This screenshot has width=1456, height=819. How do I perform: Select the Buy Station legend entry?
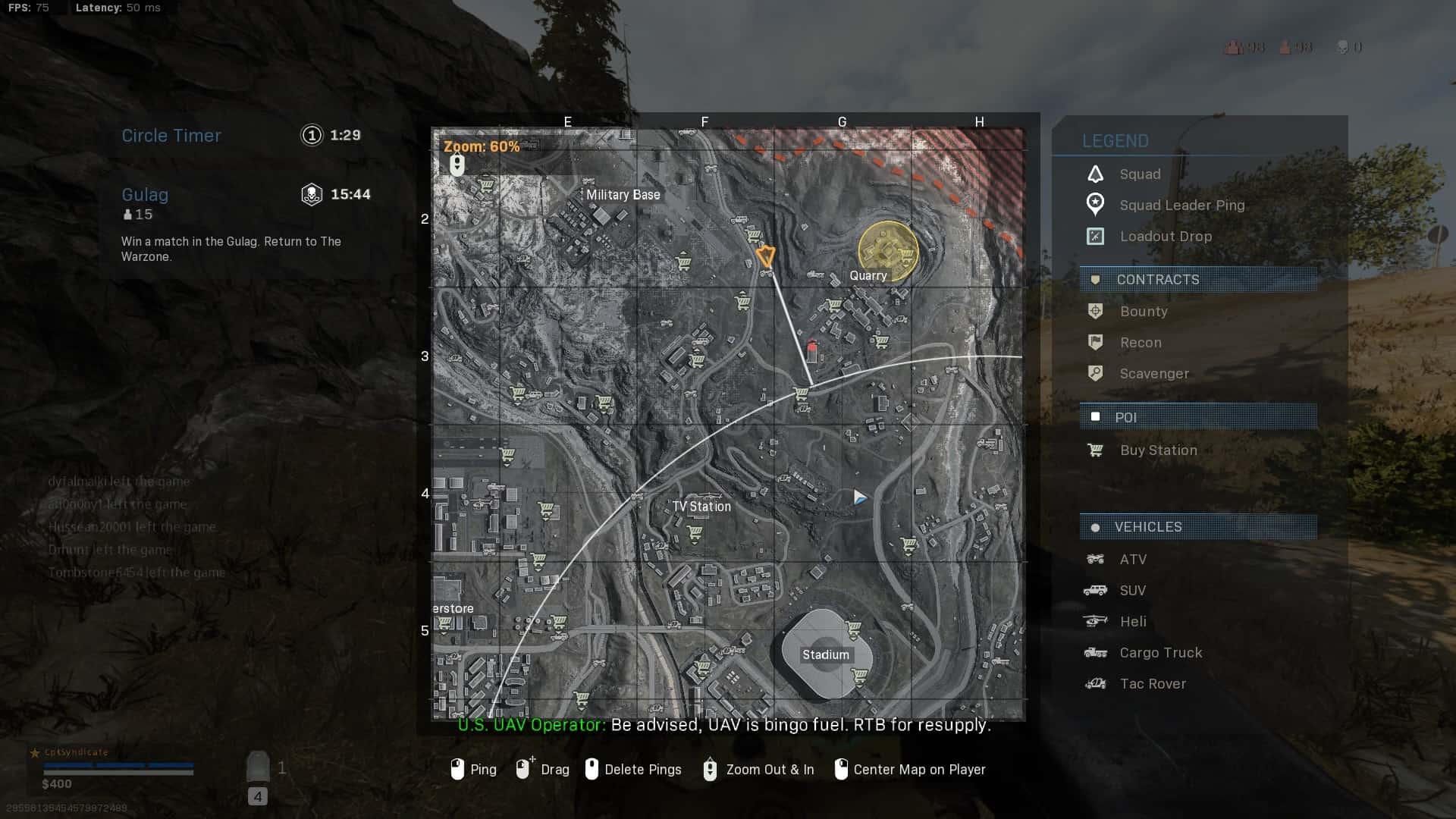(x=1158, y=450)
